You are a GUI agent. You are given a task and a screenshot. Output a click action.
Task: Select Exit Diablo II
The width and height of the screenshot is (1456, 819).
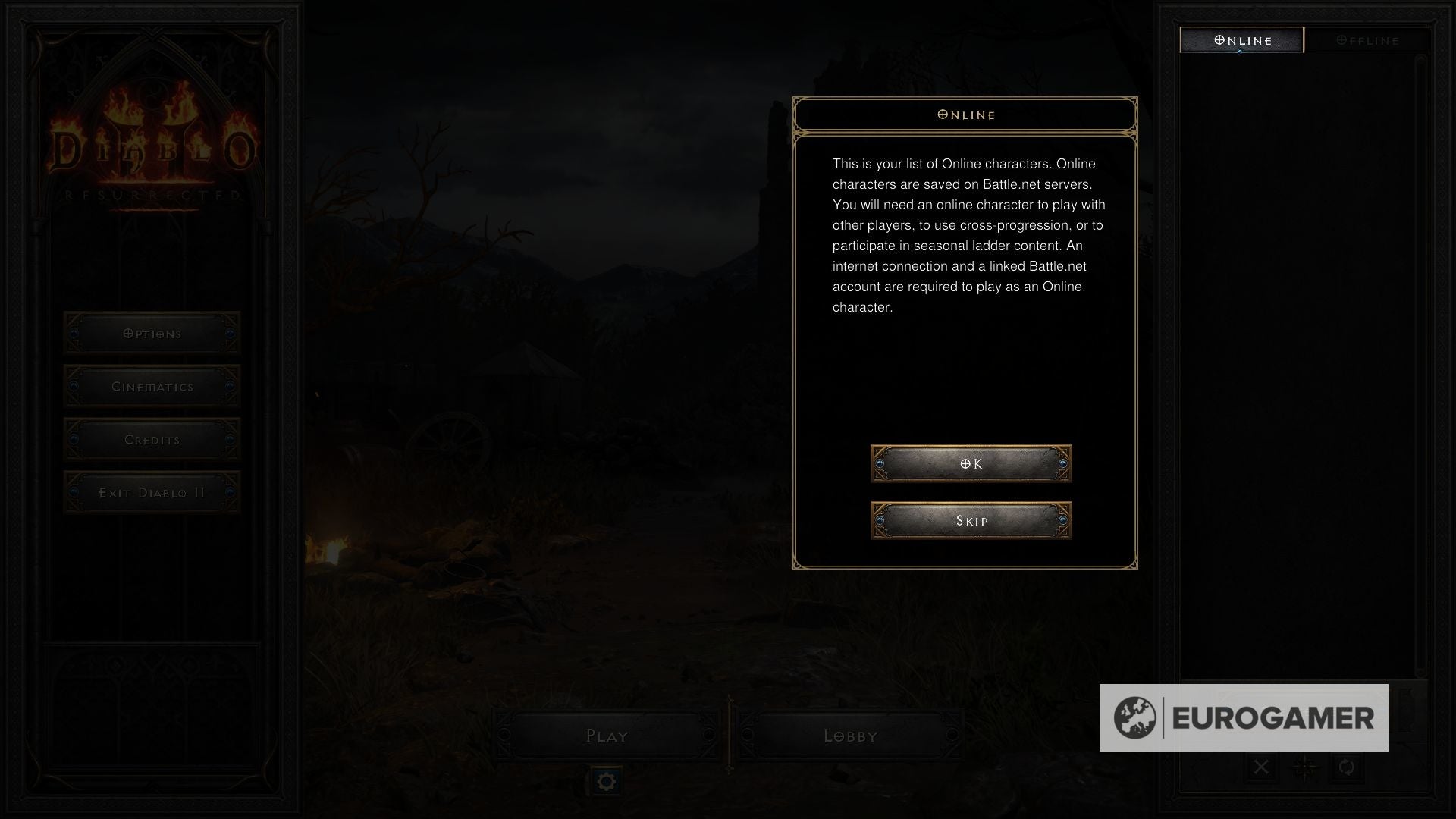[152, 491]
